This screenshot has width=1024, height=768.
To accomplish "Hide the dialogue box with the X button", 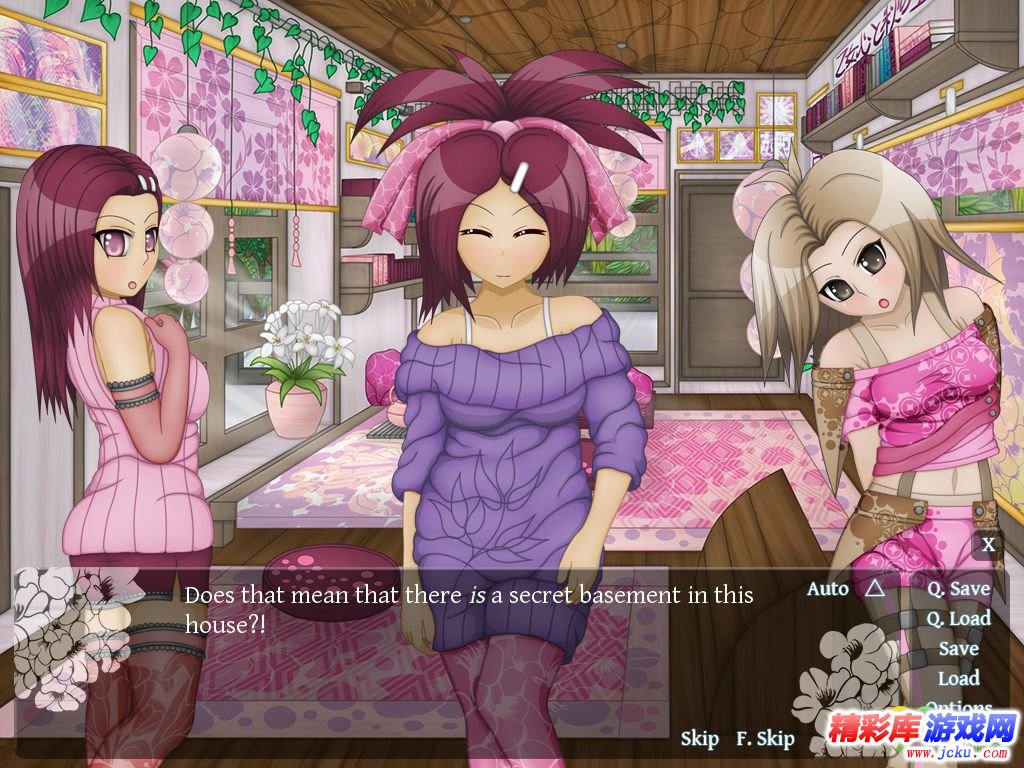I will click(x=988, y=545).
